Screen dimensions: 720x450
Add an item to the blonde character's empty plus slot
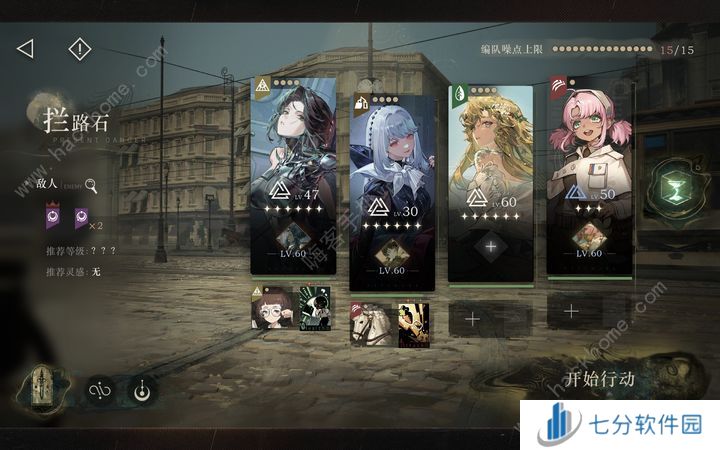coord(490,246)
